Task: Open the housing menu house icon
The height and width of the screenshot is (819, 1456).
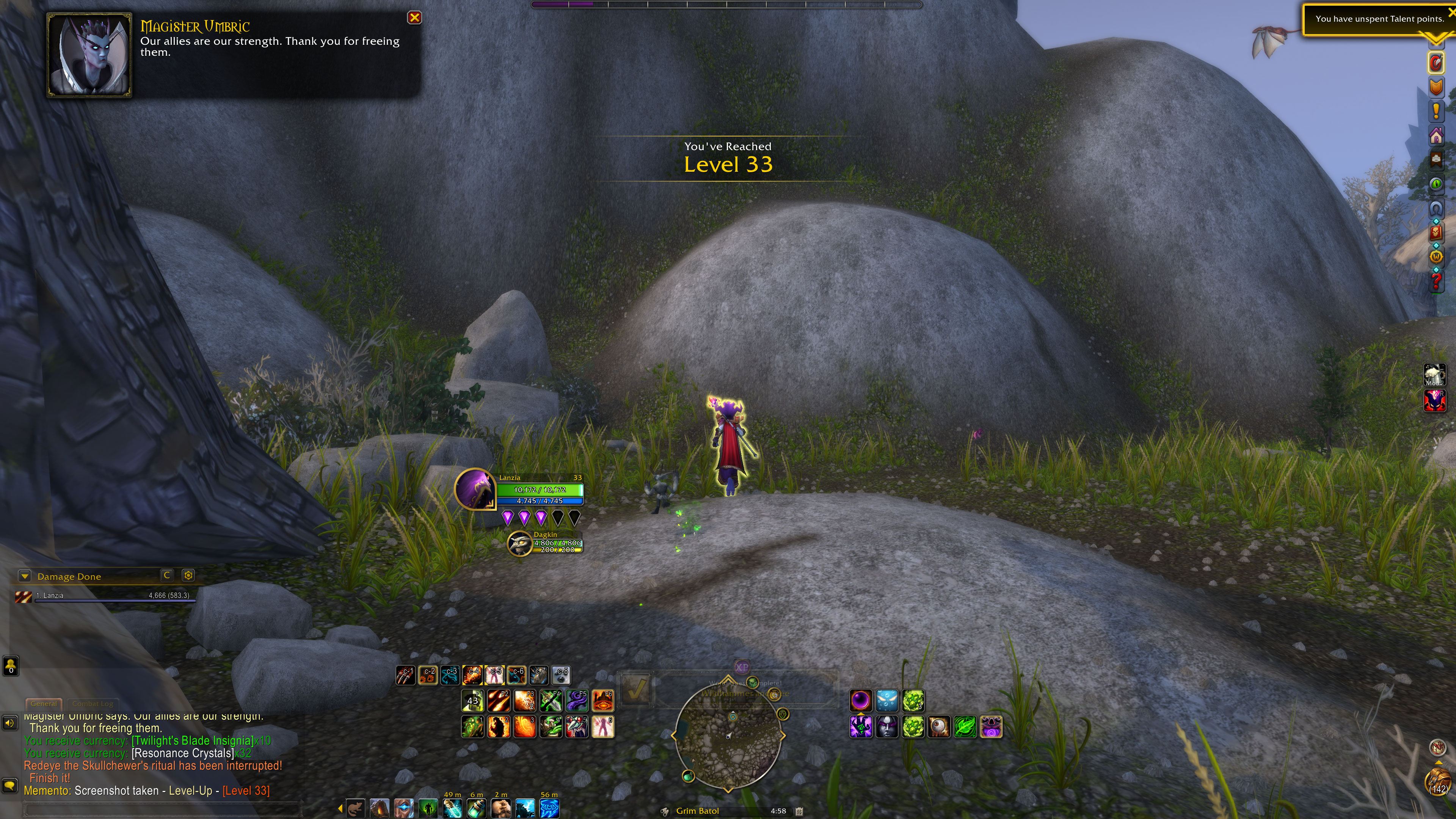Action: coord(1436,136)
